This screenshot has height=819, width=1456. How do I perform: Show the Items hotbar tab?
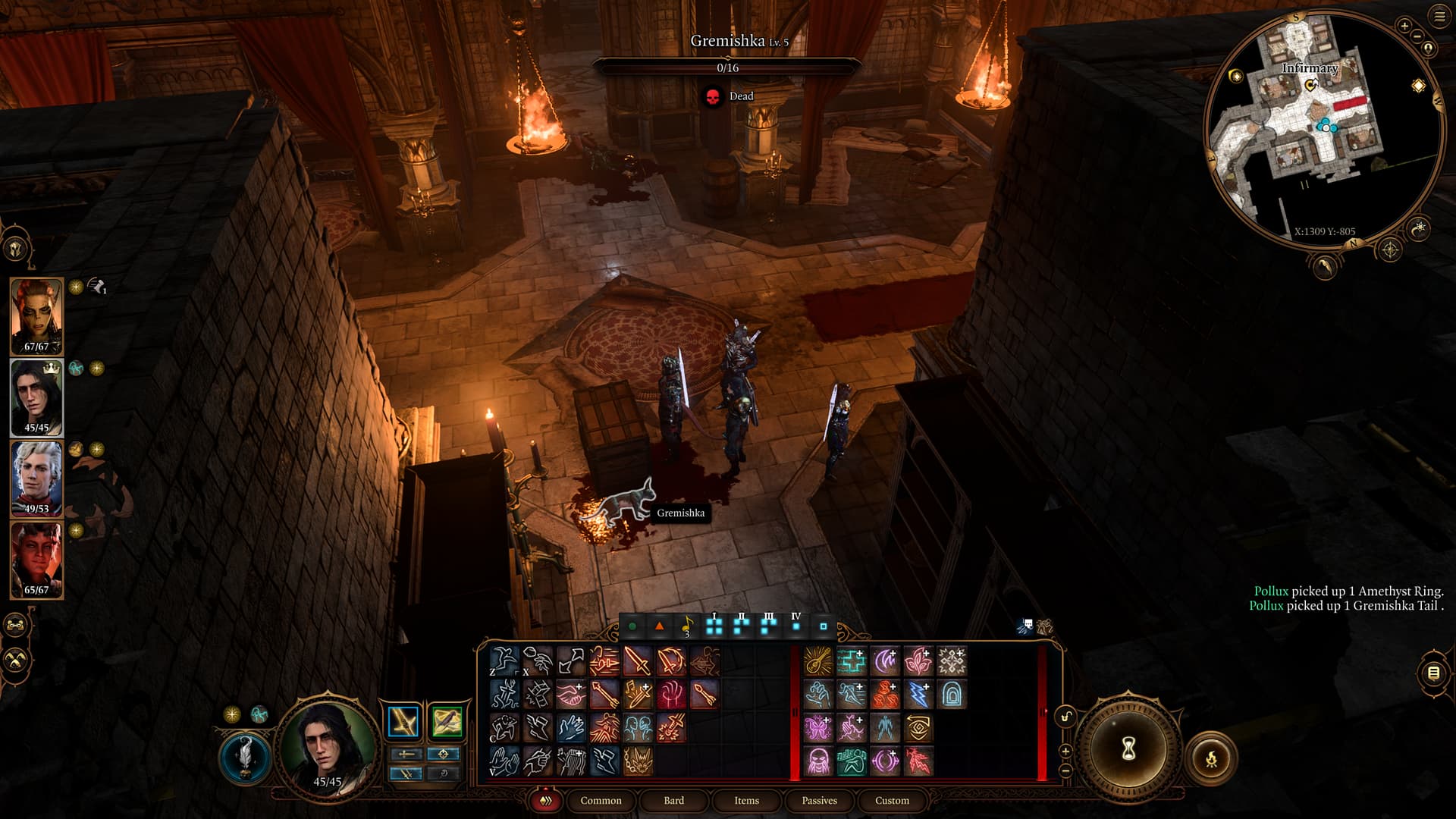point(746,801)
